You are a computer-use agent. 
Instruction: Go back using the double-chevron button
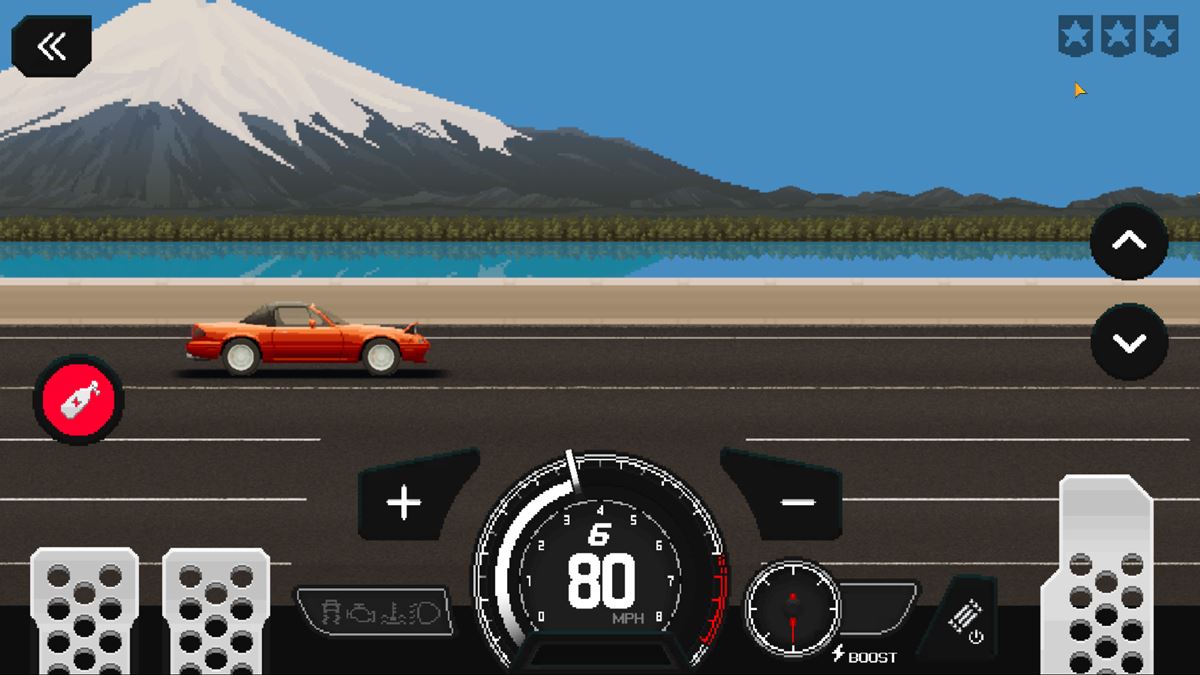coord(51,46)
